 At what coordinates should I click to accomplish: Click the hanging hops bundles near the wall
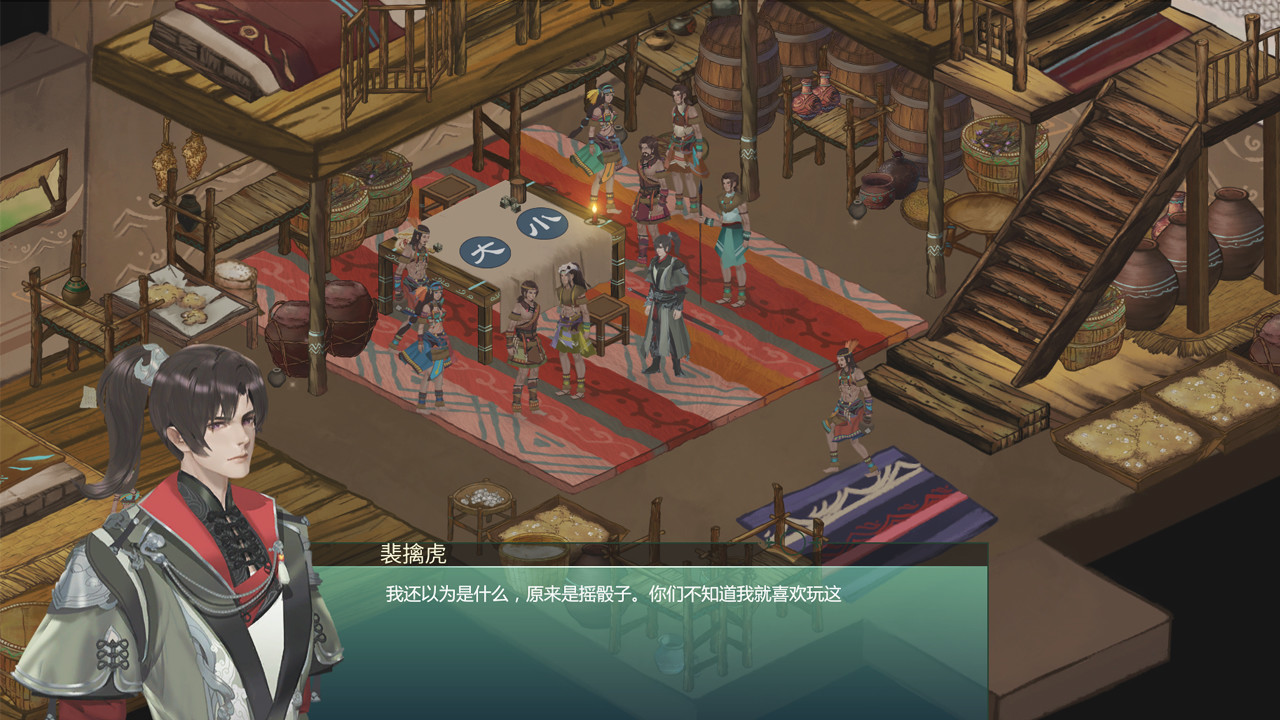tap(177, 162)
